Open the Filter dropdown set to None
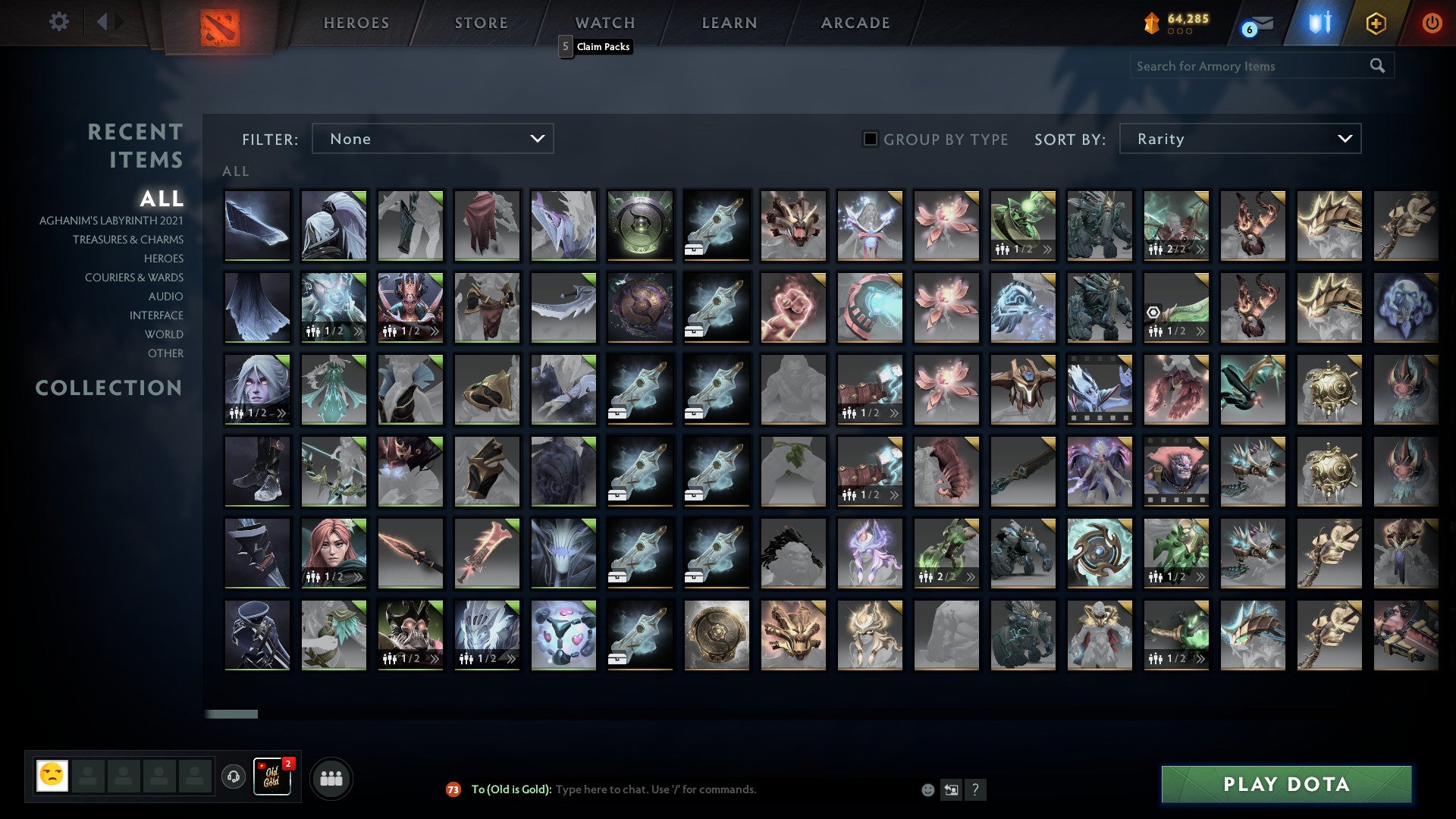The image size is (1456, 819). click(x=432, y=139)
